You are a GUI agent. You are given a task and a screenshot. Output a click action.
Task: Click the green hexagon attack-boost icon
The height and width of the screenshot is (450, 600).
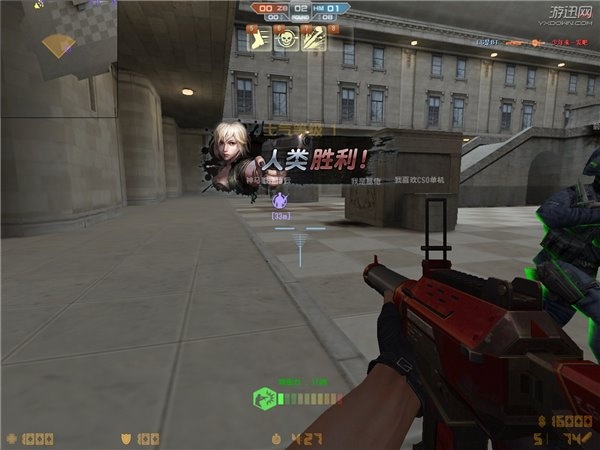(263, 398)
